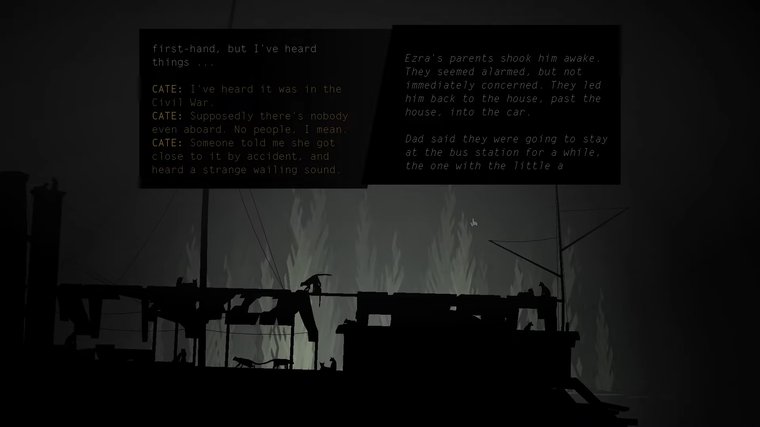Pick Cate's "strange wailing sound" reply
This screenshot has height=427, width=760.
pos(248,156)
